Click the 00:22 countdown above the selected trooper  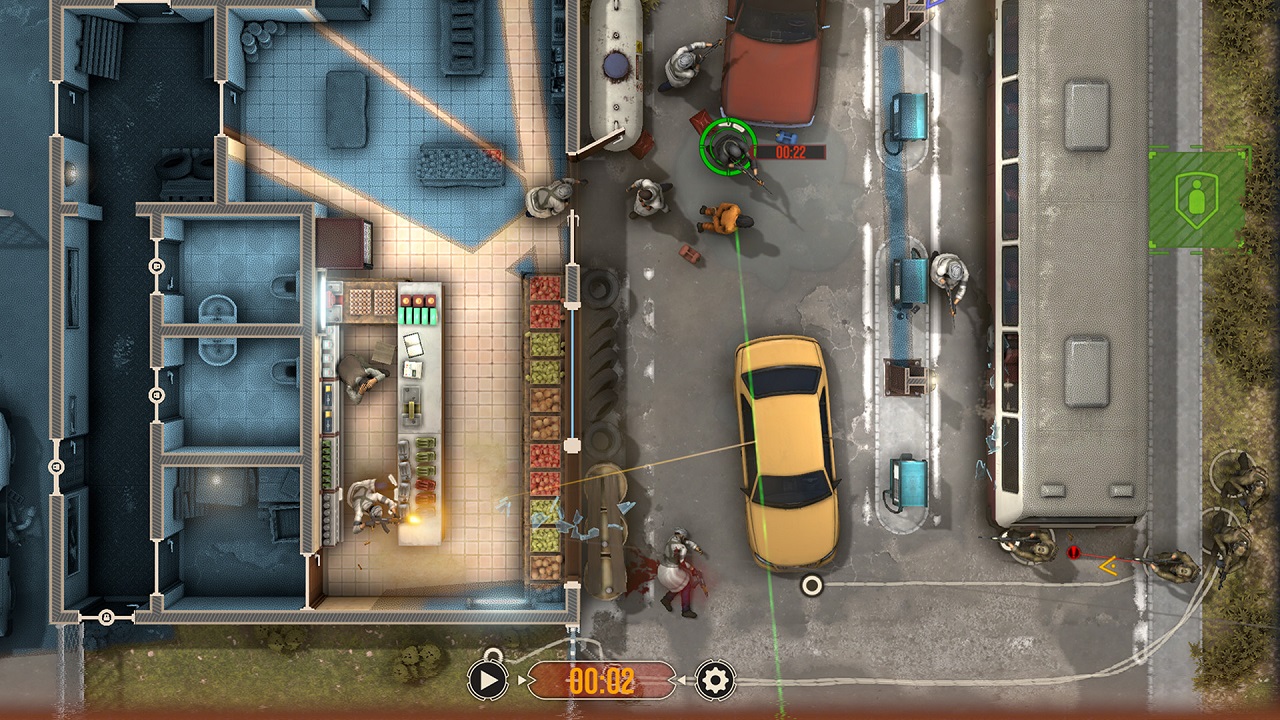click(x=789, y=149)
